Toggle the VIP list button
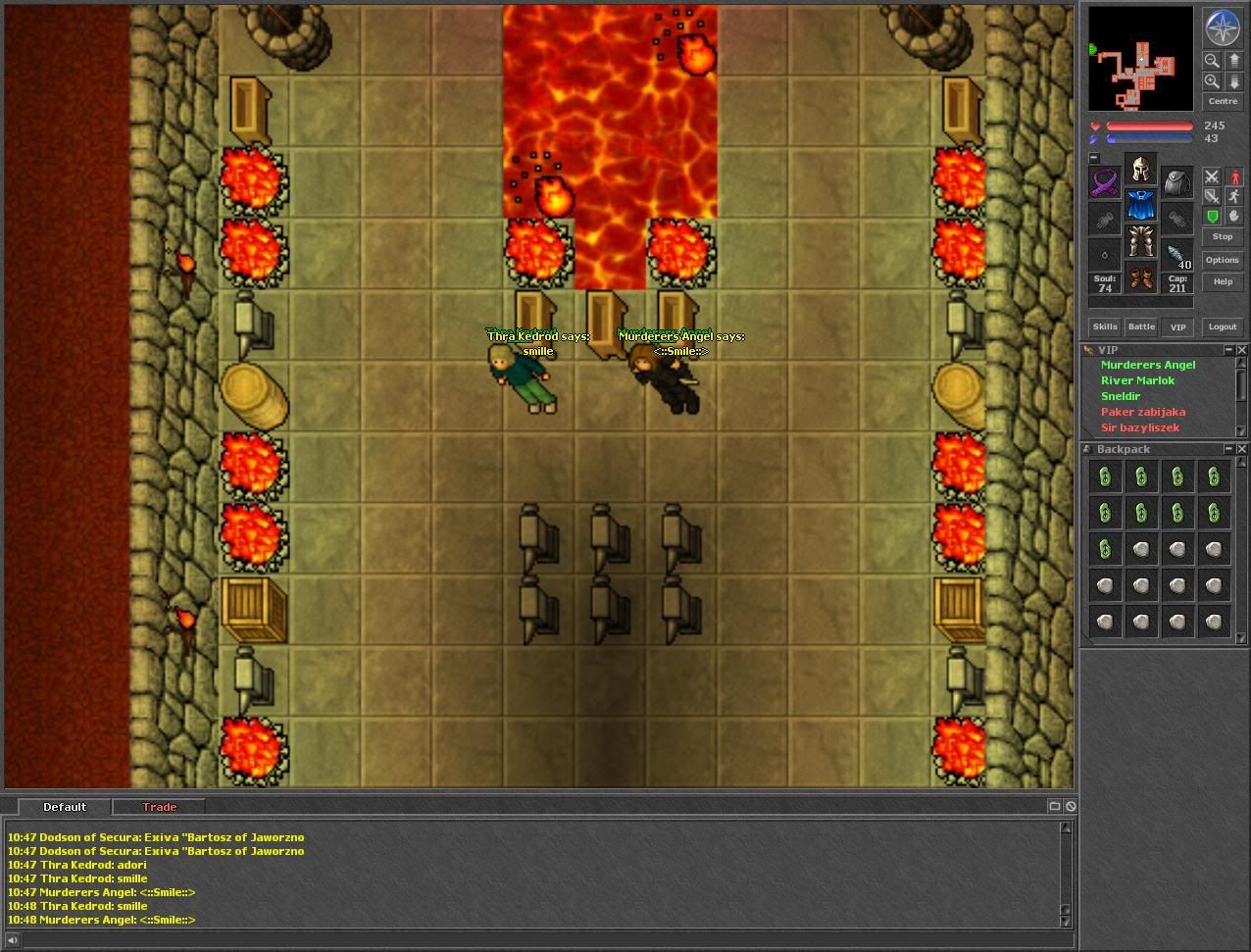Image resolution: width=1251 pixels, height=952 pixels. pos(1177,326)
